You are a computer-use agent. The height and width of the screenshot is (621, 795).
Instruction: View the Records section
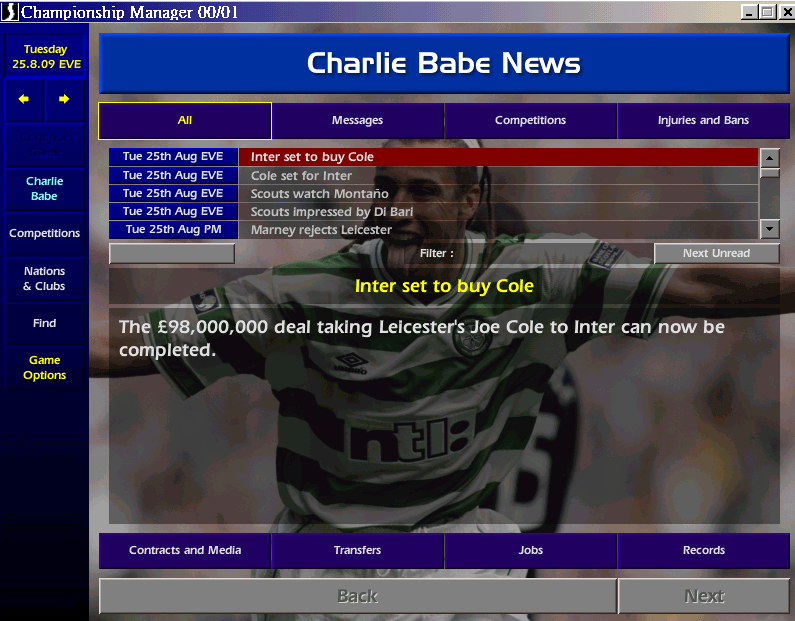[703, 551]
